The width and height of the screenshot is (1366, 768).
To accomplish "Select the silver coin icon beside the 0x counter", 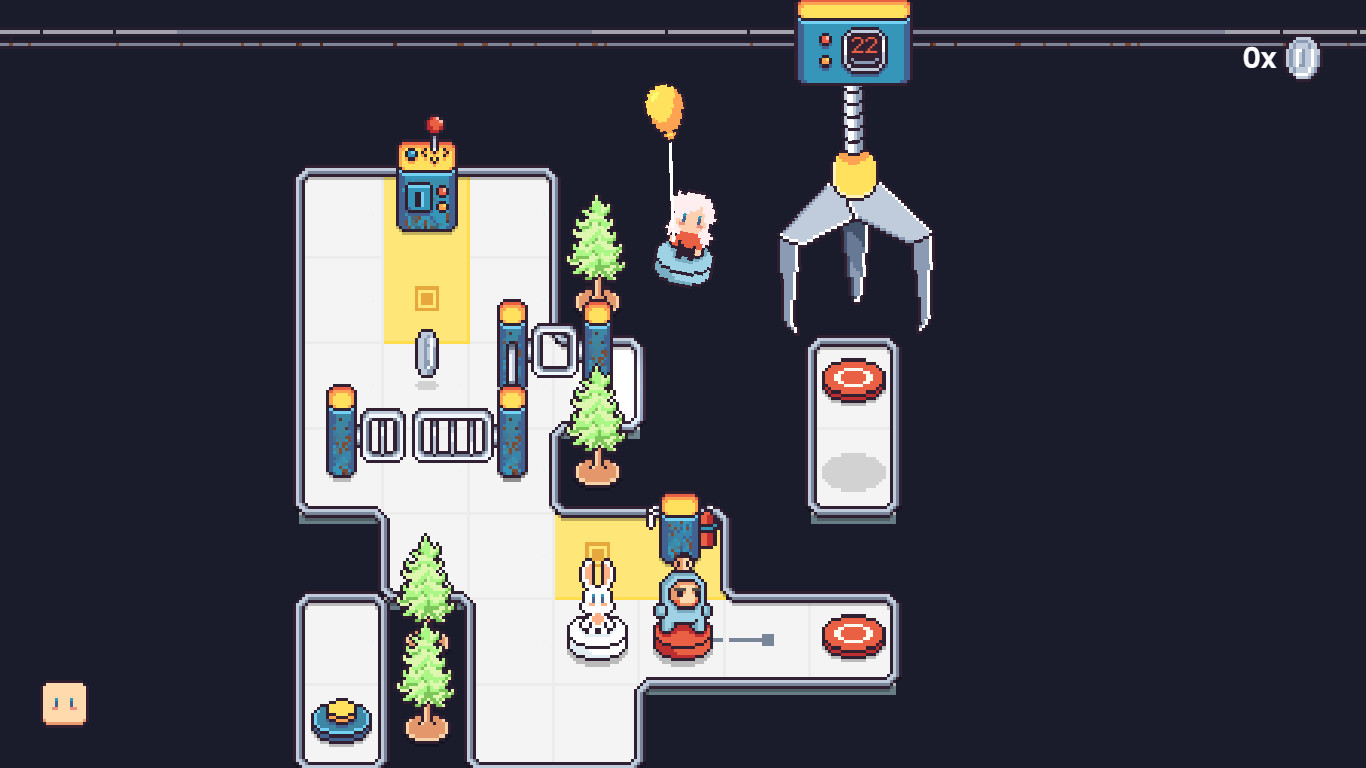I will point(1303,58).
